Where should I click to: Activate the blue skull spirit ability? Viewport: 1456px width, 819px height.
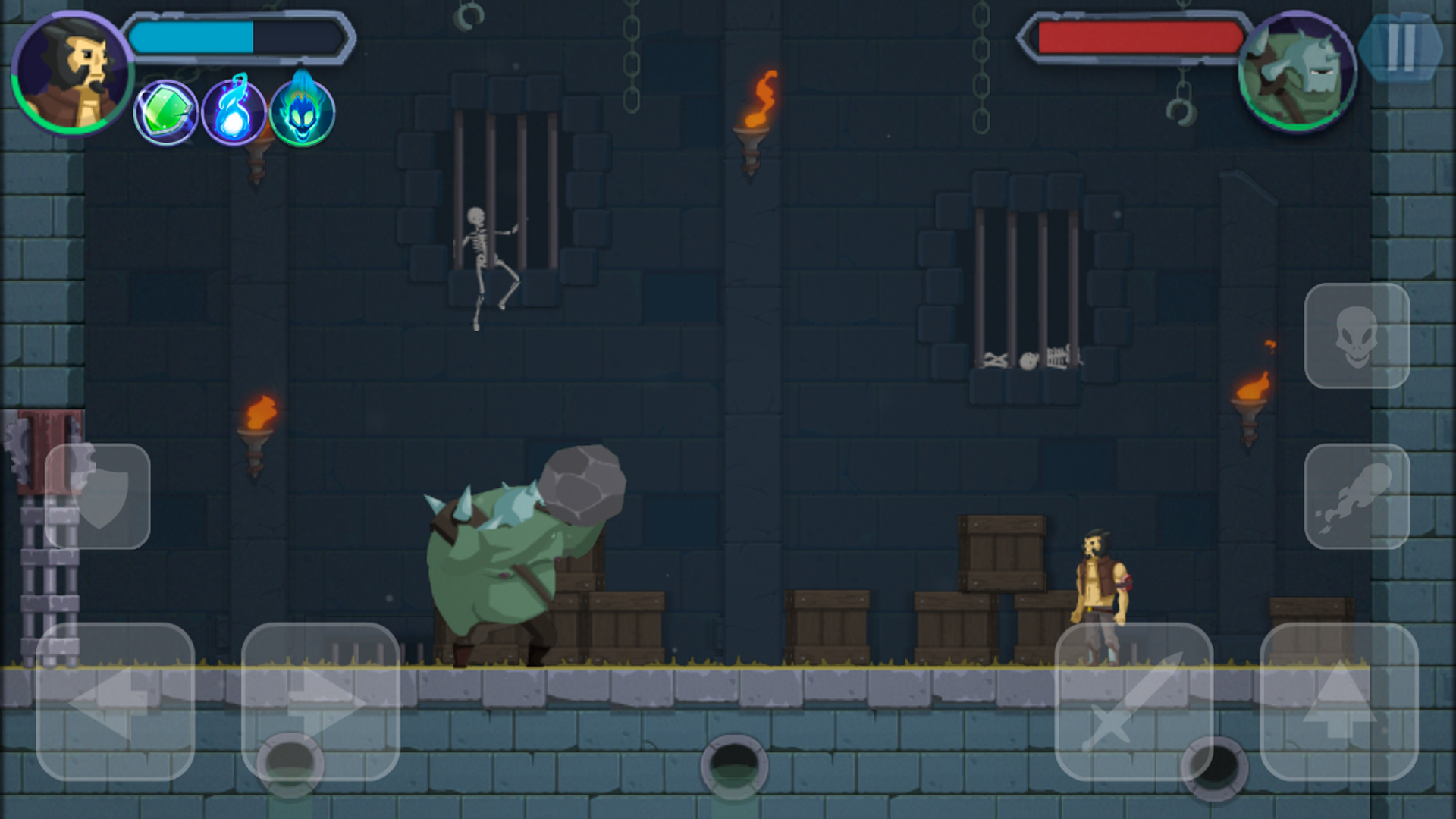pos(303,112)
